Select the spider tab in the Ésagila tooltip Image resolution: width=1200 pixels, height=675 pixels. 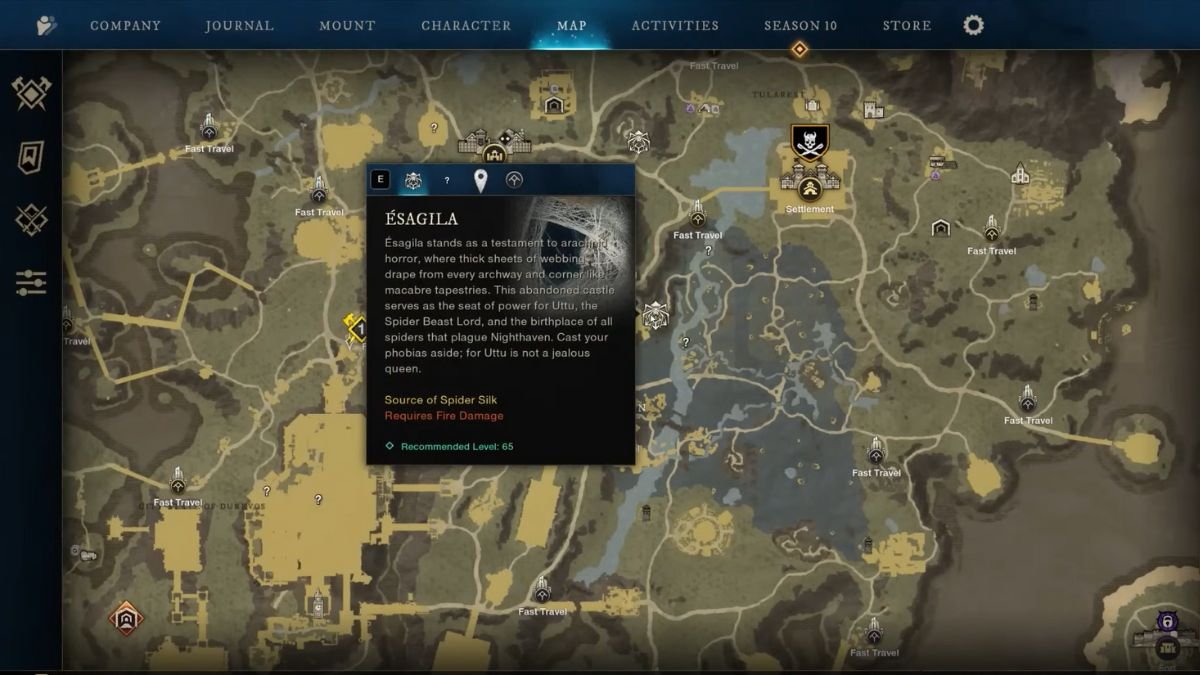[x=413, y=180]
